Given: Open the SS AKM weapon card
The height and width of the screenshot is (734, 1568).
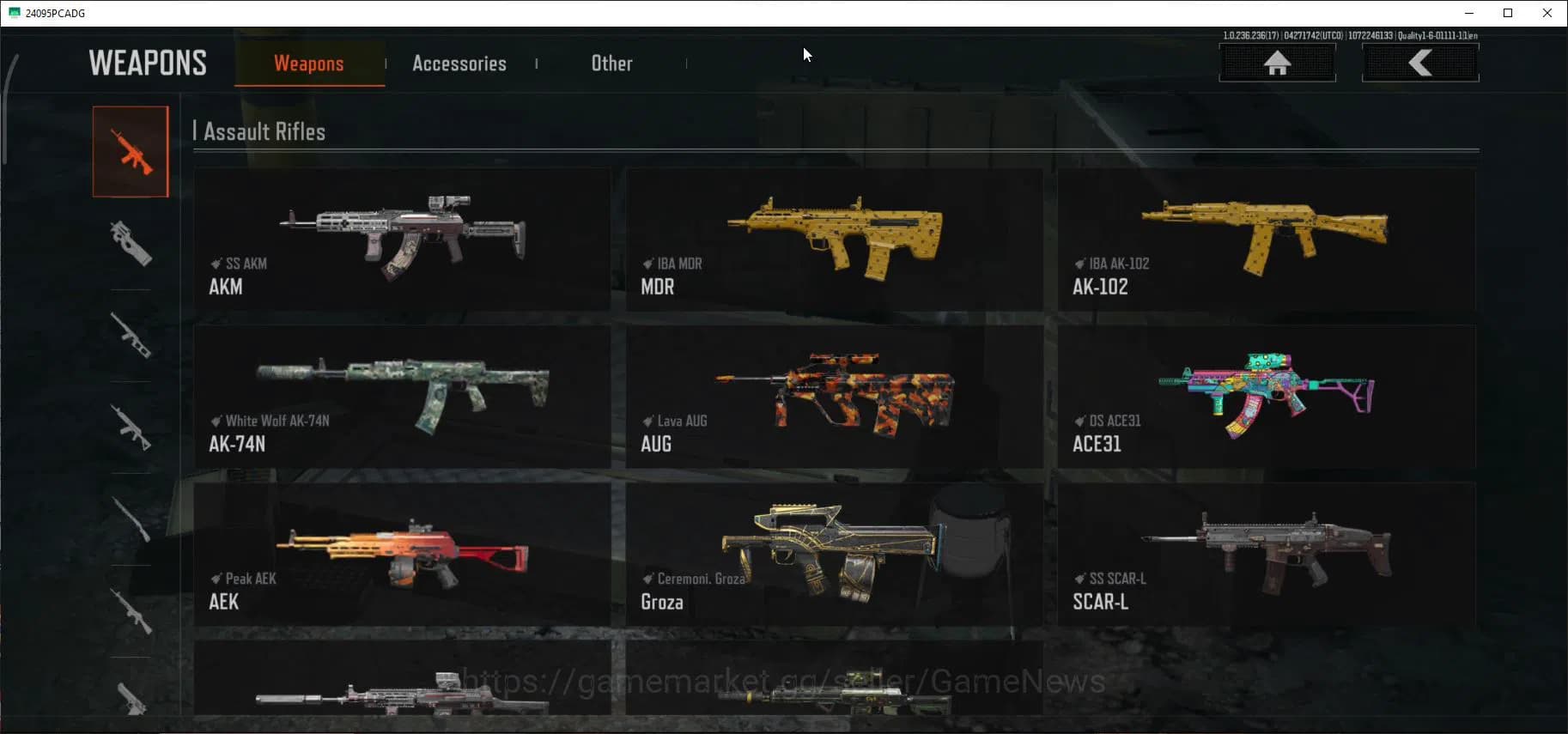Looking at the screenshot, I should [402, 240].
